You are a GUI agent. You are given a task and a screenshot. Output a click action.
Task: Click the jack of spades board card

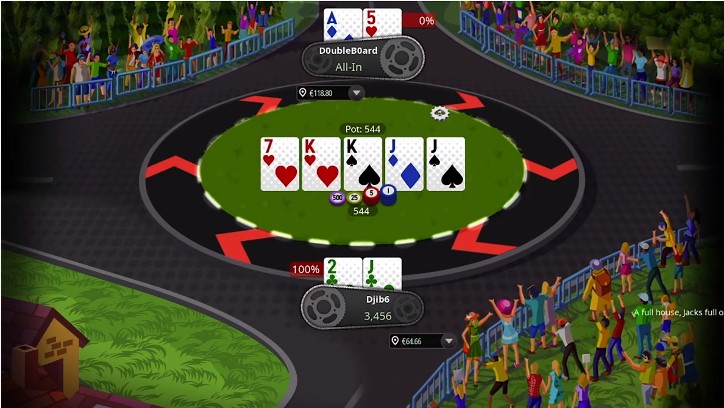(445, 163)
